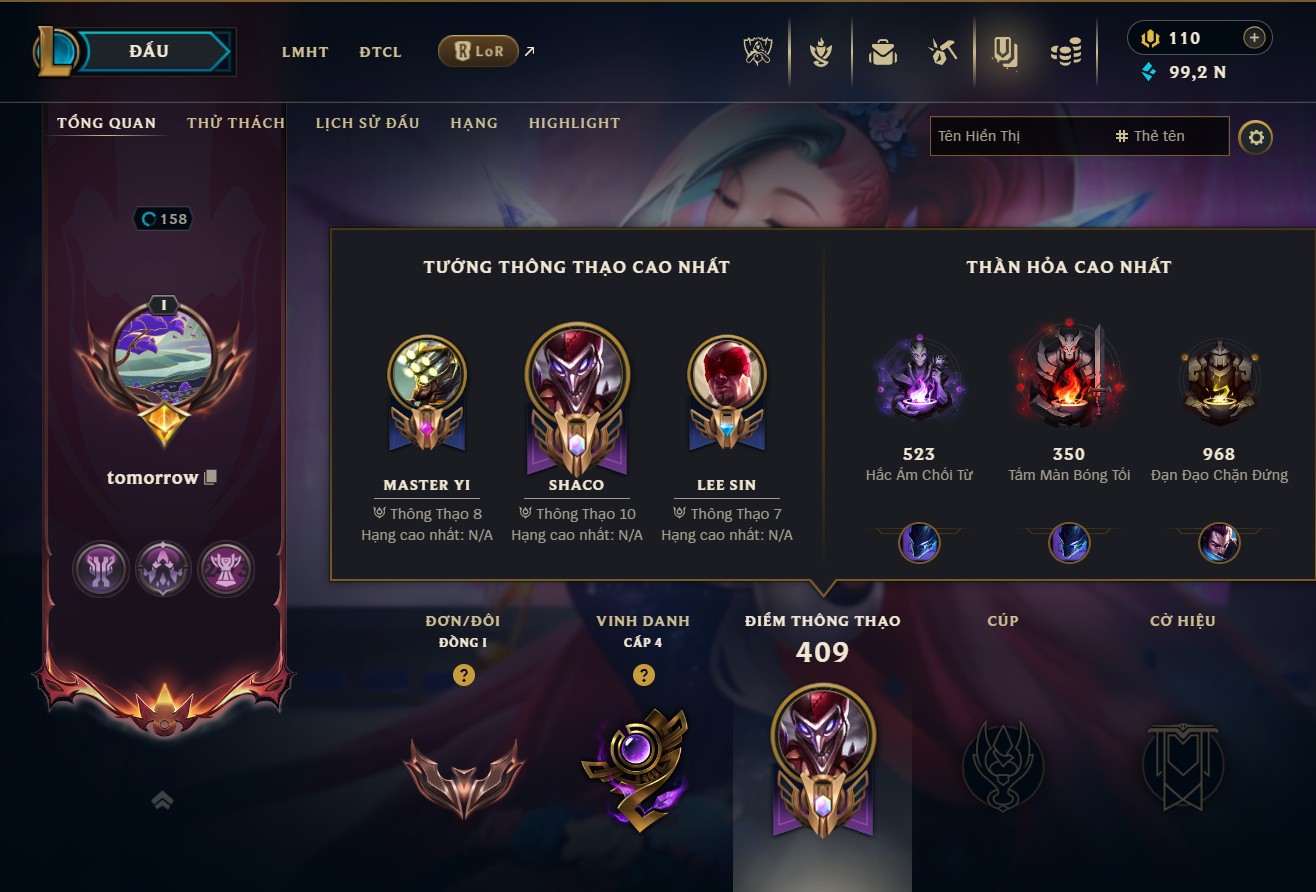Open the store coins icon
Screen dimensions: 1316x892
point(1066,52)
